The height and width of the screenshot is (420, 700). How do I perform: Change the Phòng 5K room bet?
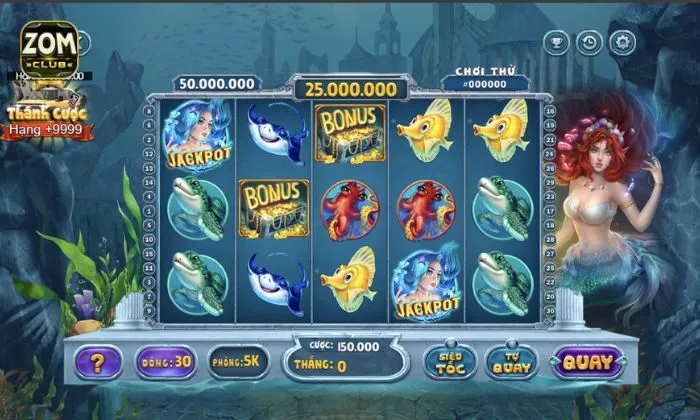[238, 361]
